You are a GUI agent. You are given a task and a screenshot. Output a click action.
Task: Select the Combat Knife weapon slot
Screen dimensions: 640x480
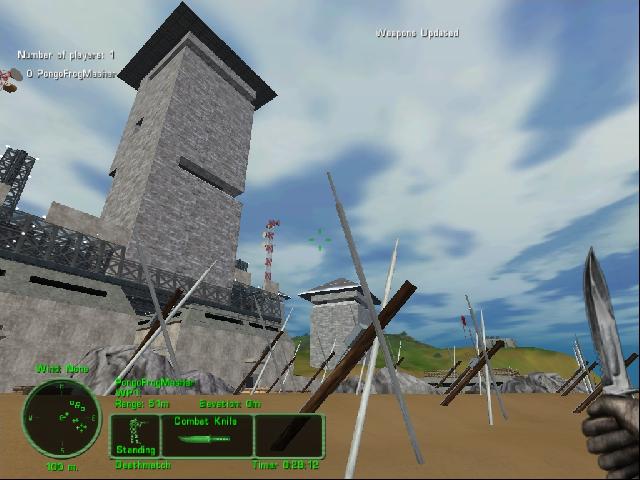[x=206, y=436]
